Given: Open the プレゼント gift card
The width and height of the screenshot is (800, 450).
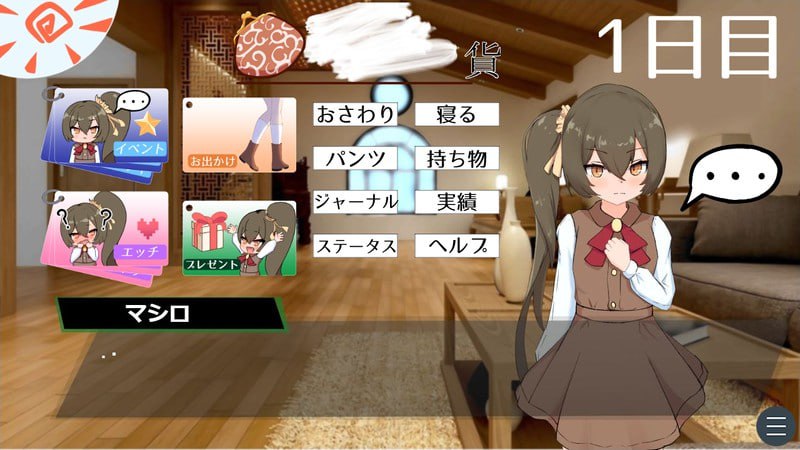Looking at the screenshot, I should 239,237.
